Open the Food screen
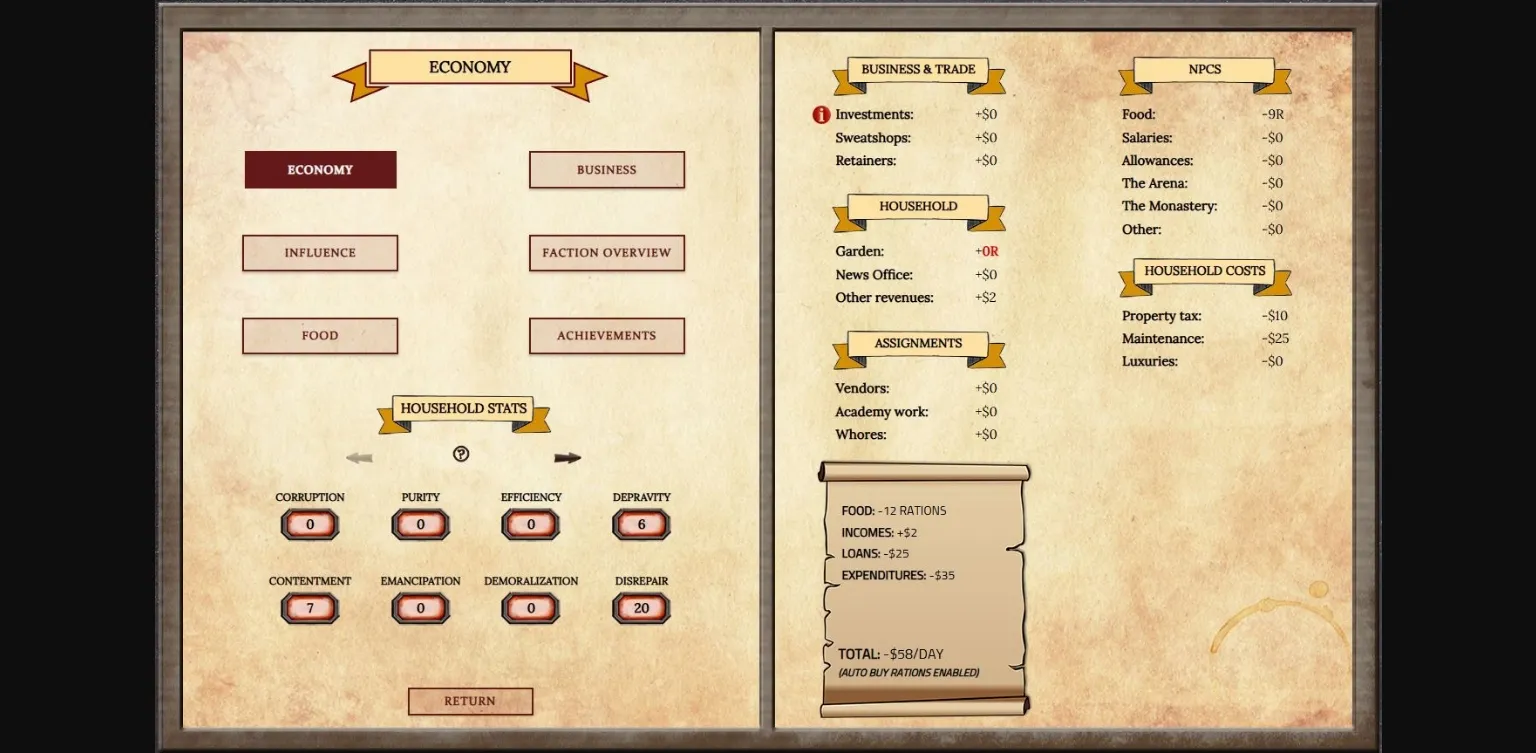1536x753 pixels. [319, 335]
